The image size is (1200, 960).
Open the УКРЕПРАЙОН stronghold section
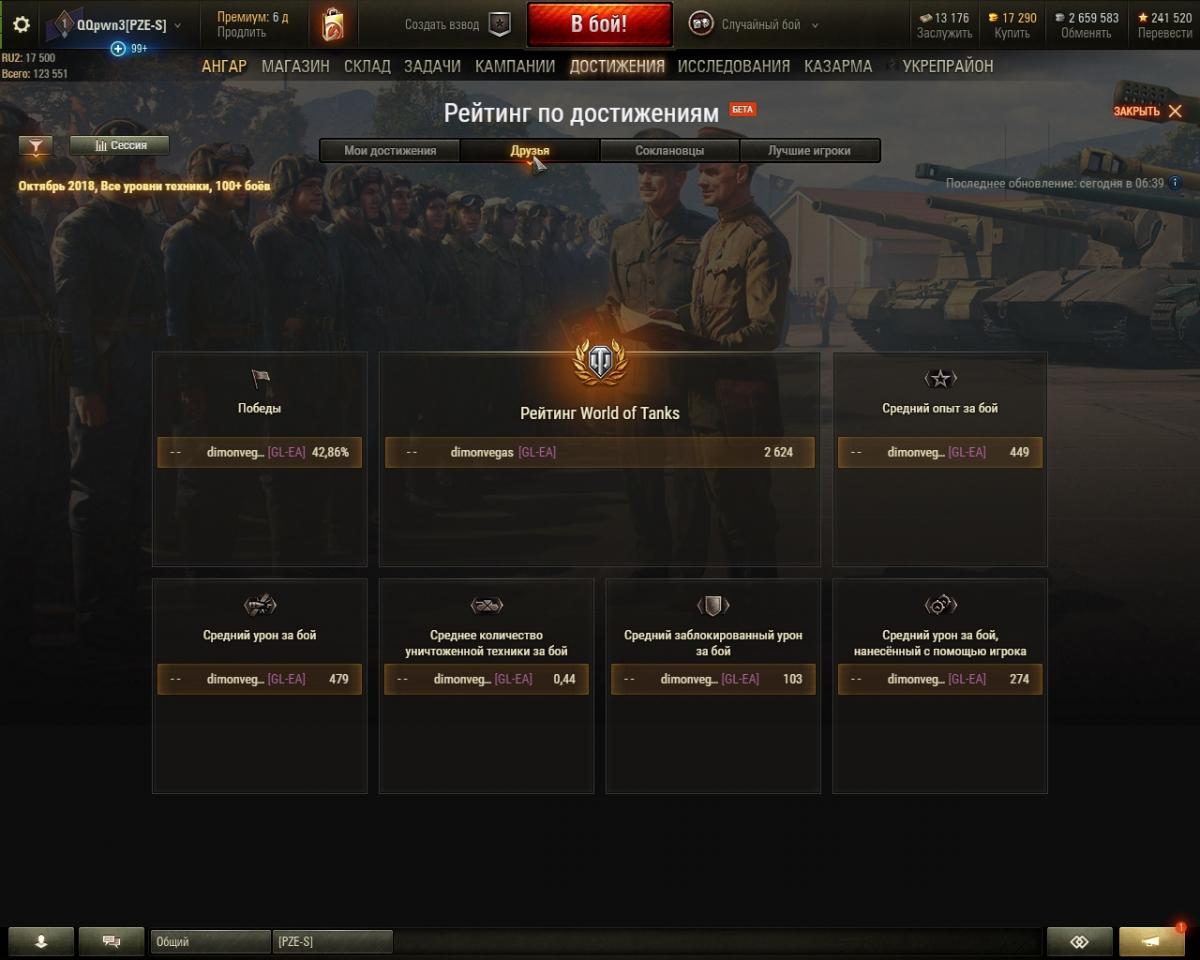[x=947, y=66]
